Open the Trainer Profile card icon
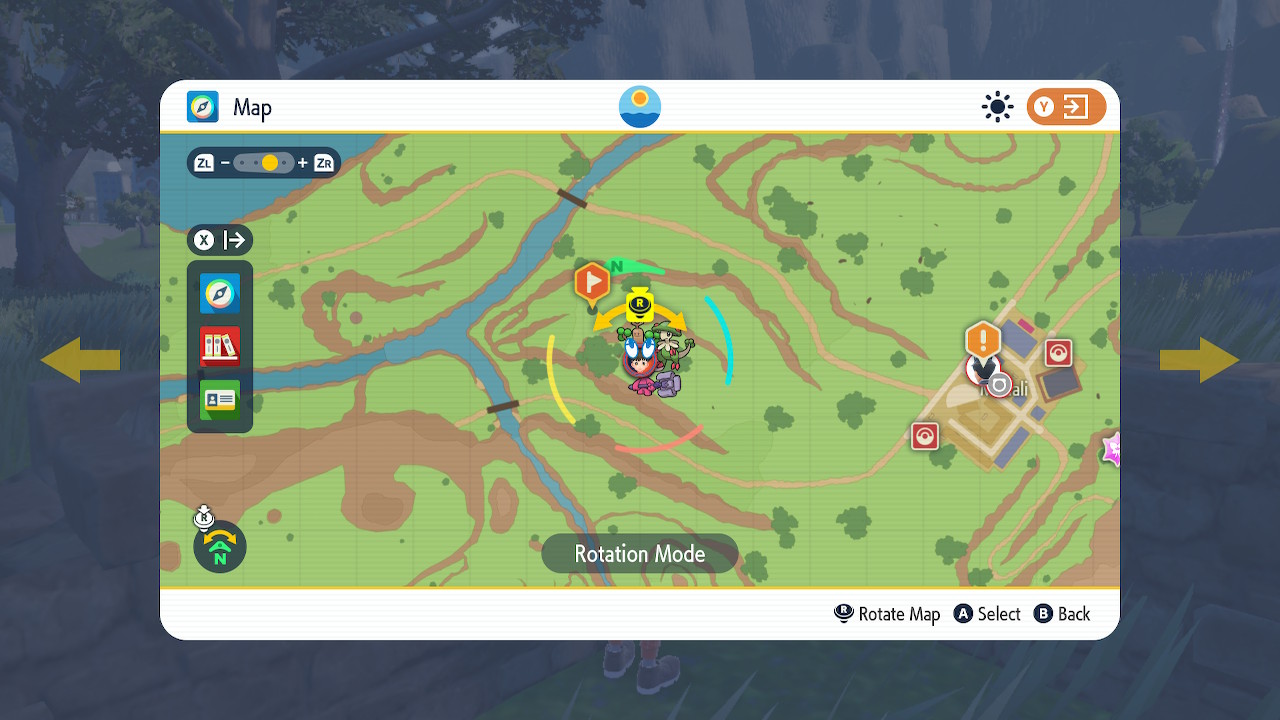 [x=219, y=398]
